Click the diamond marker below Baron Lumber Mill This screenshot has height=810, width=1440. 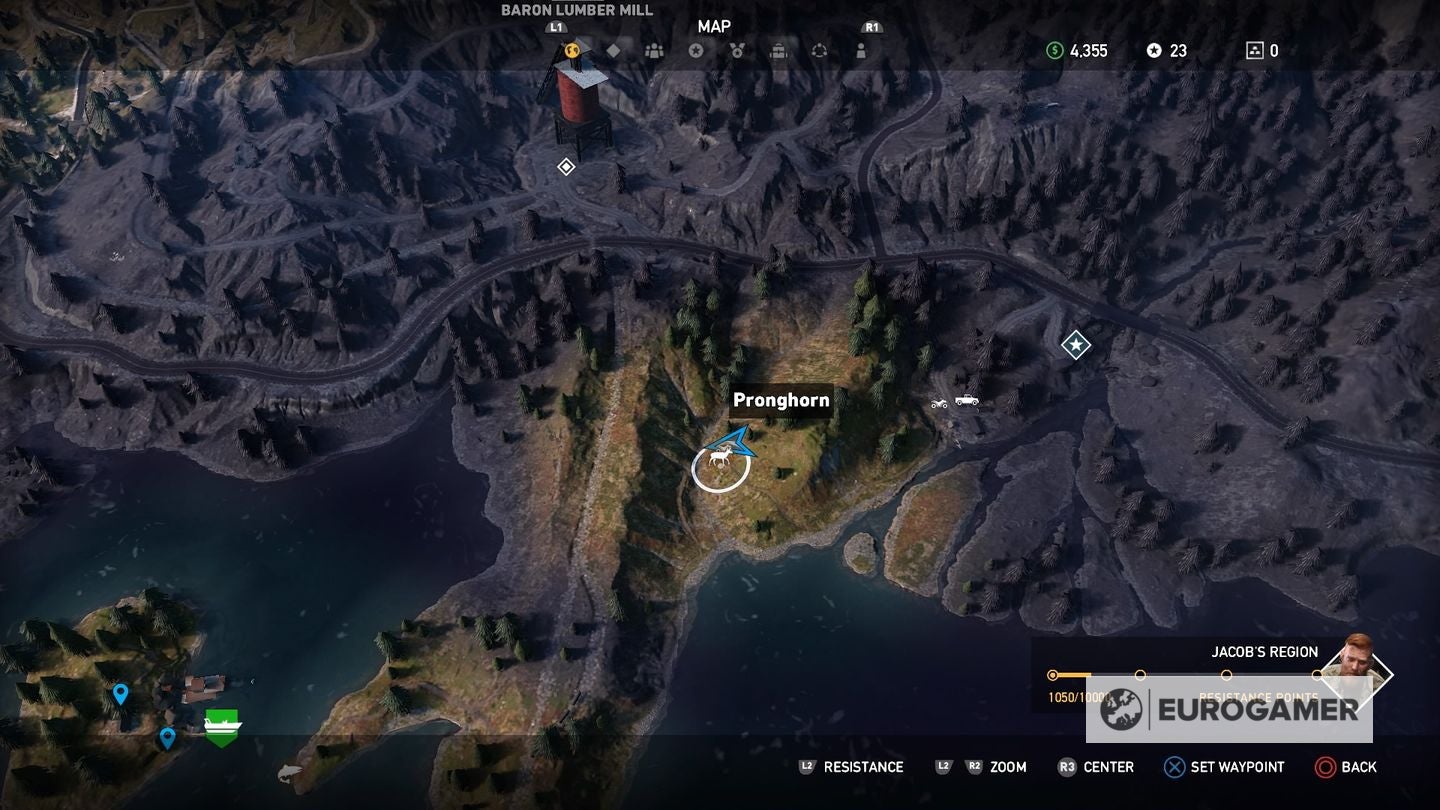coord(565,167)
